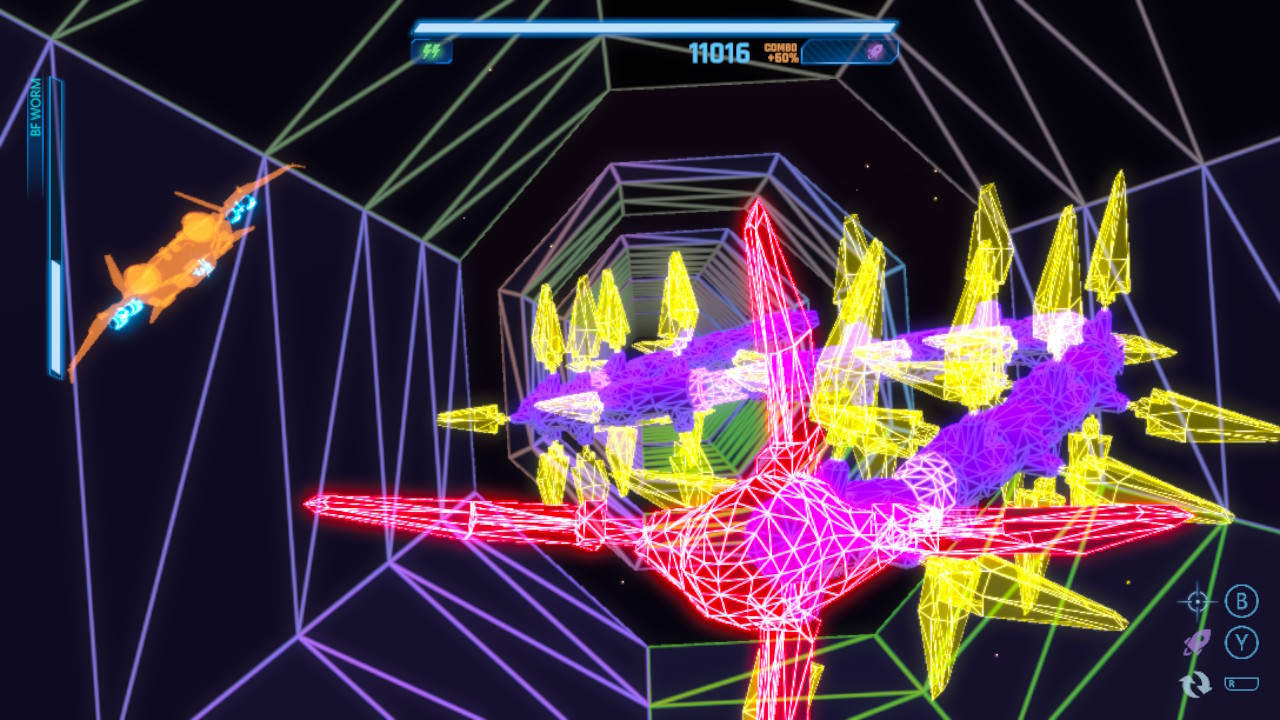Click the blue health bar at top
The image size is (1280, 720).
[x=650, y=27]
